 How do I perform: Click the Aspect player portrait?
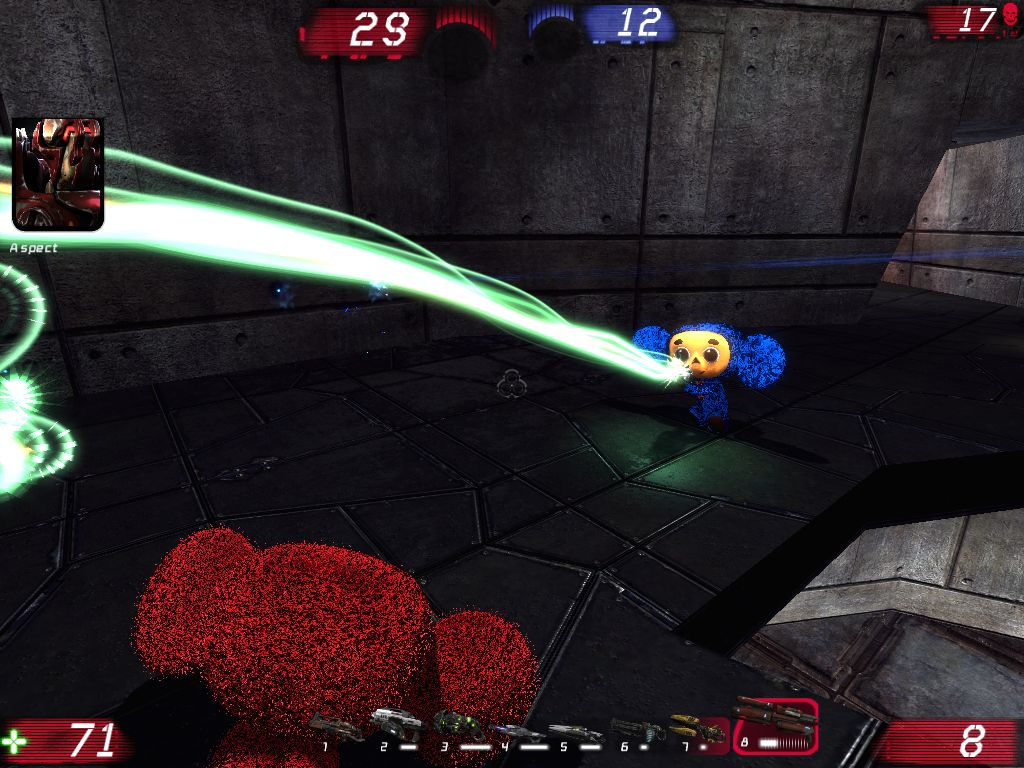(x=57, y=174)
